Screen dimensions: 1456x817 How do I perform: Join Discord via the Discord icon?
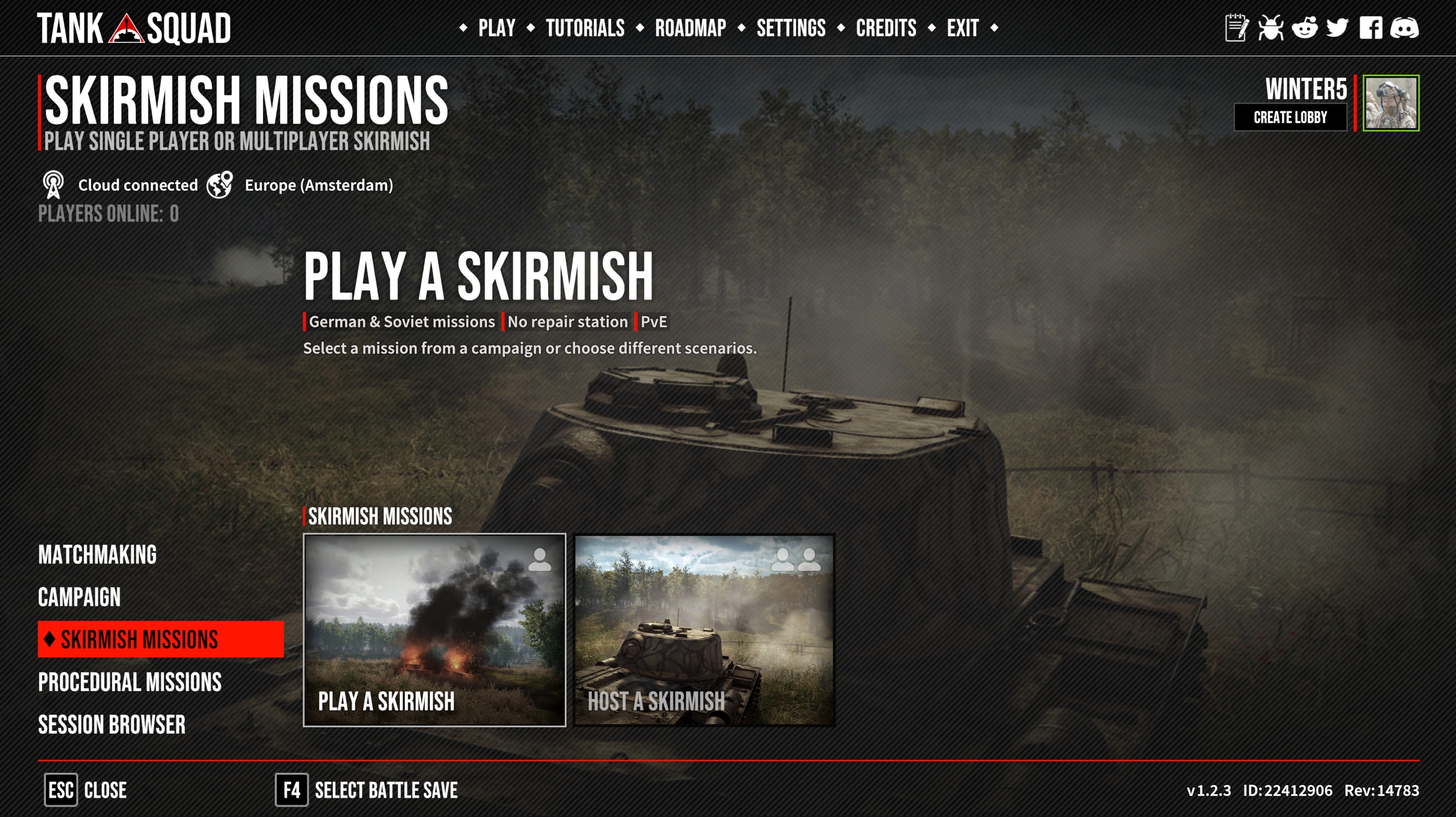1404,28
